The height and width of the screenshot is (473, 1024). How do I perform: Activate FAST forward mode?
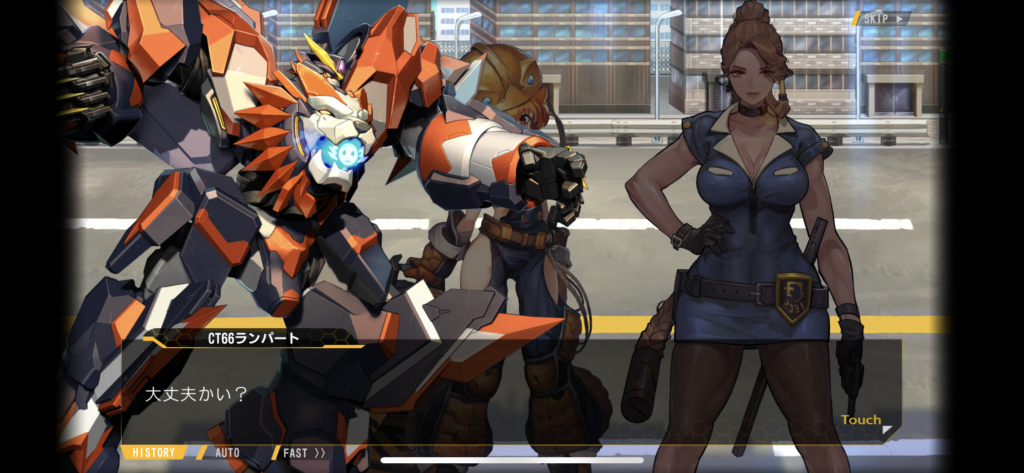pyautogui.click(x=302, y=453)
